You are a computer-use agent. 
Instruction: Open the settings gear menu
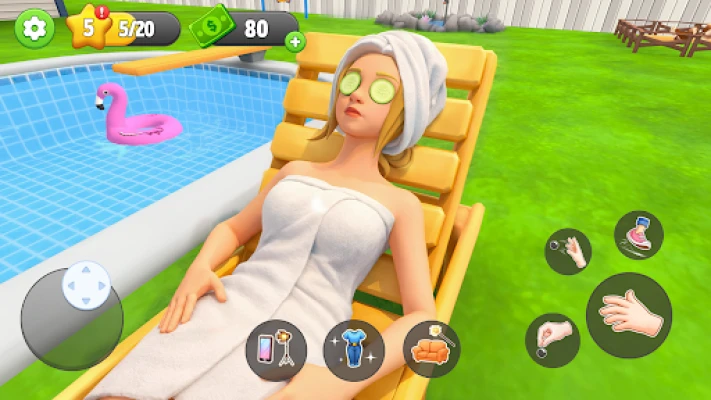pyautogui.click(x=35, y=27)
